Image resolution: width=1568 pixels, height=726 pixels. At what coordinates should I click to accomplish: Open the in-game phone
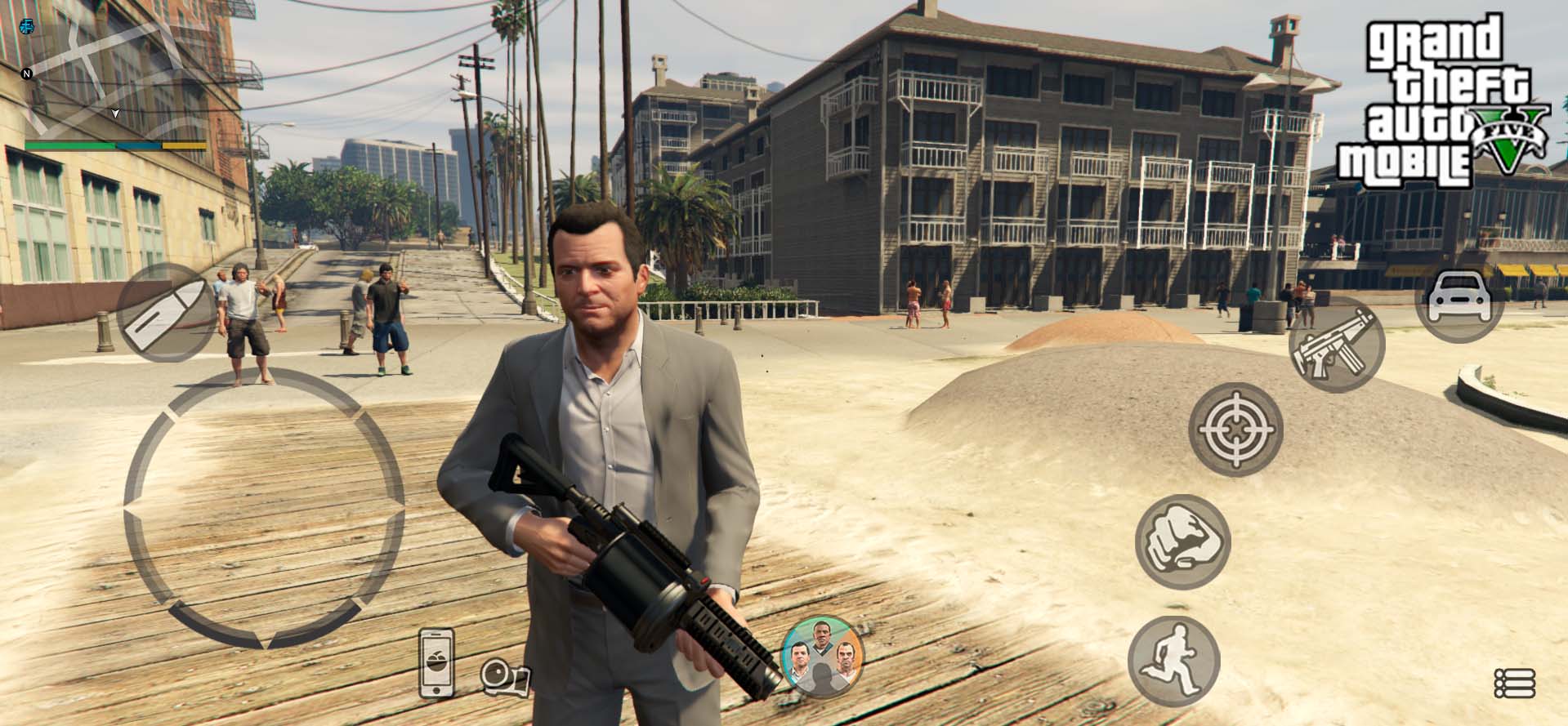pyautogui.click(x=436, y=662)
